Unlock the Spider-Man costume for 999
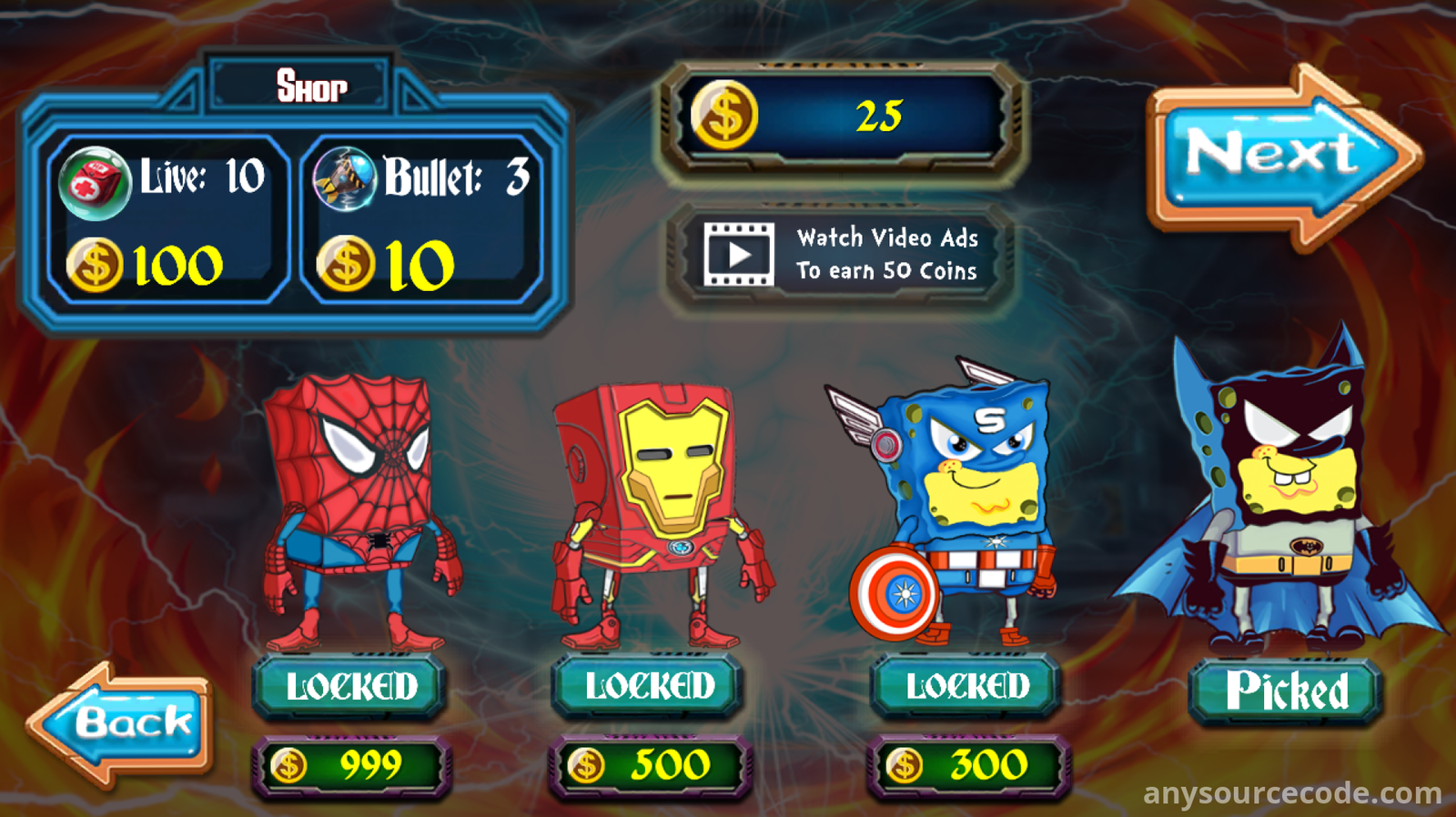Screen dimensions: 1456x817 (350, 687)
